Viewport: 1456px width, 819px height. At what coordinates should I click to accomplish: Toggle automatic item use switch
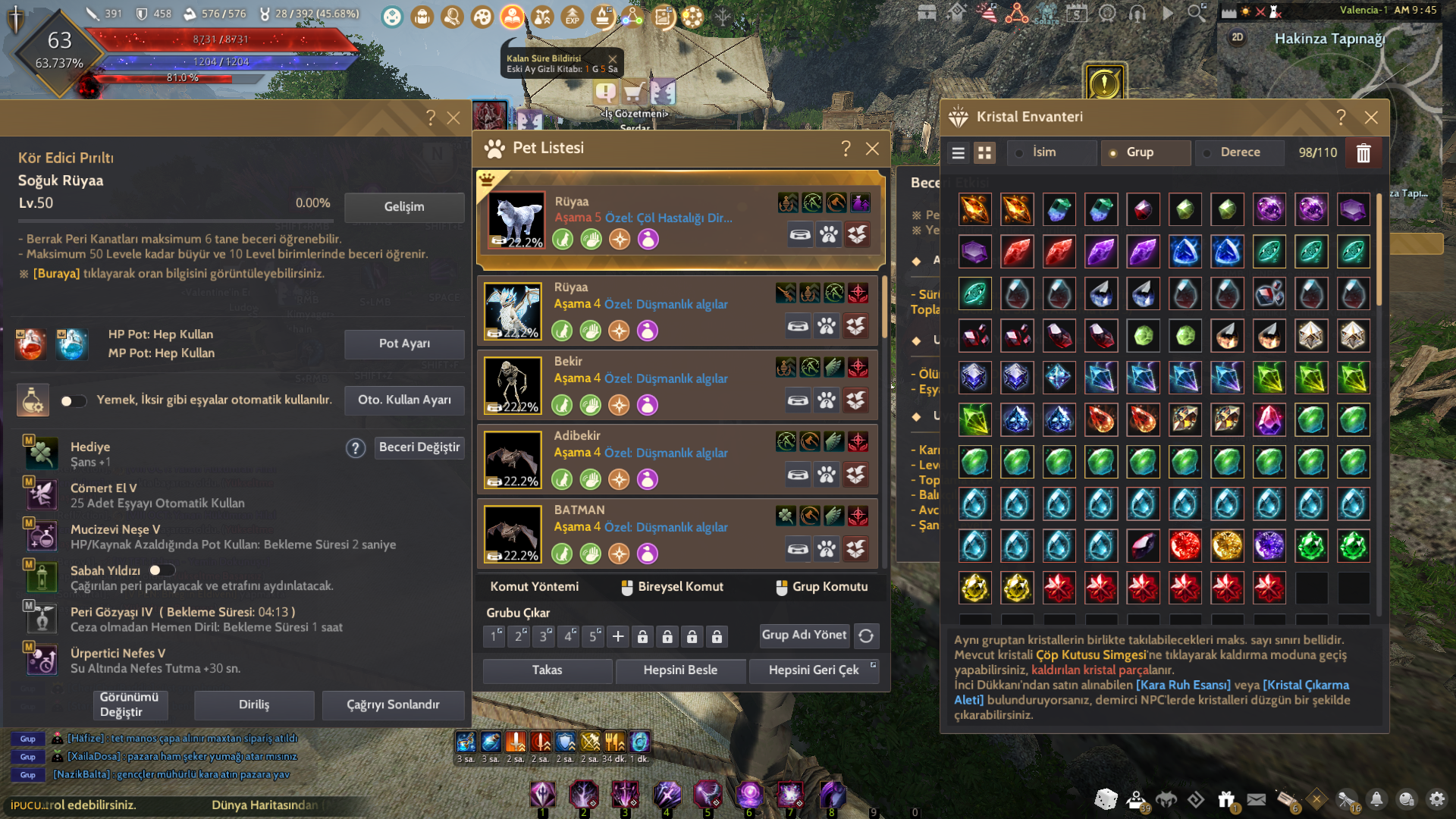pos(73,401)
